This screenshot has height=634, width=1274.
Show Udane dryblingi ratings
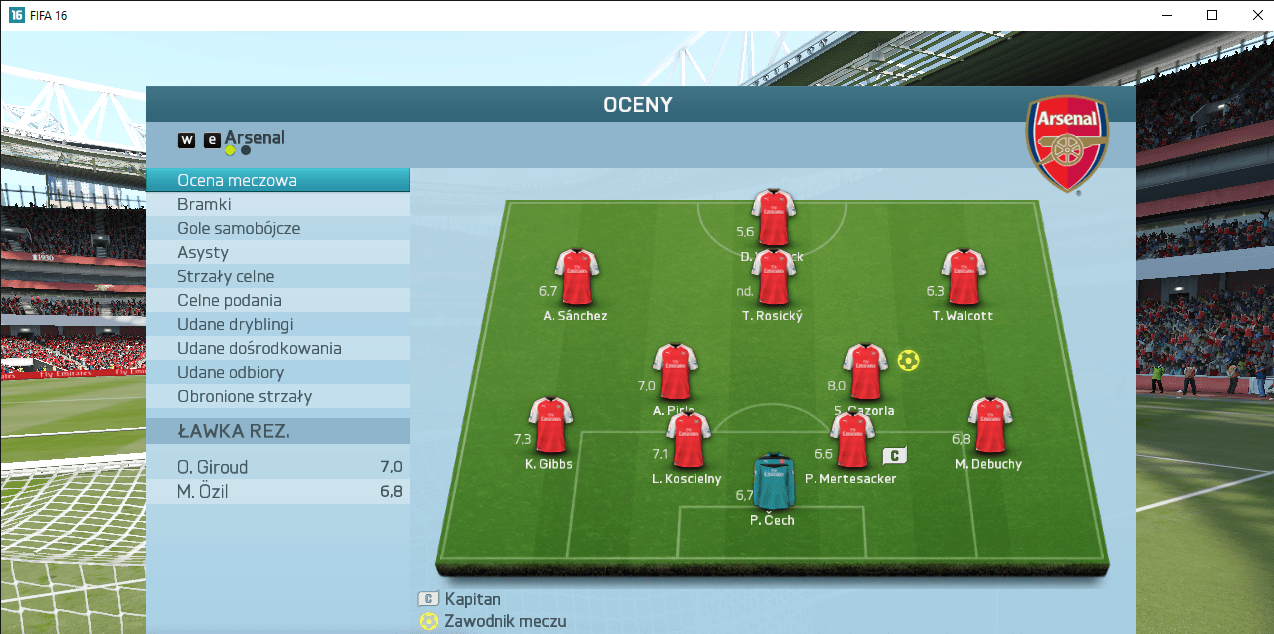click(x=277, y=324)
